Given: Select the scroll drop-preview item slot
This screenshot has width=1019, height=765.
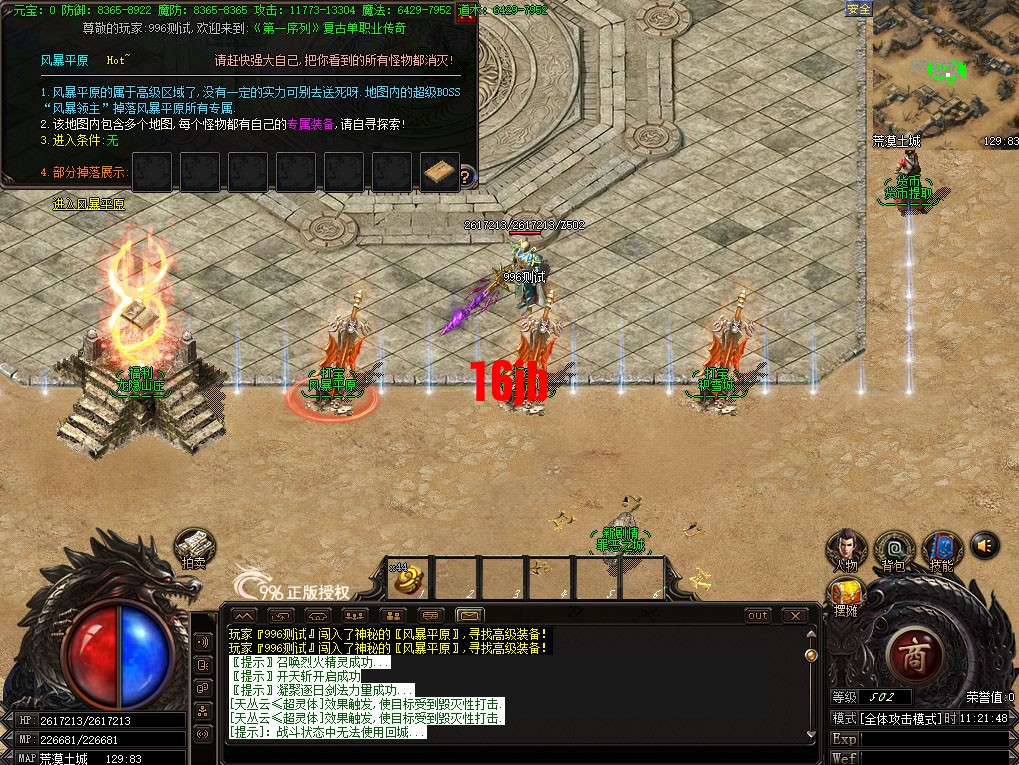Looking at the screenshot, I should pos(440,172).
